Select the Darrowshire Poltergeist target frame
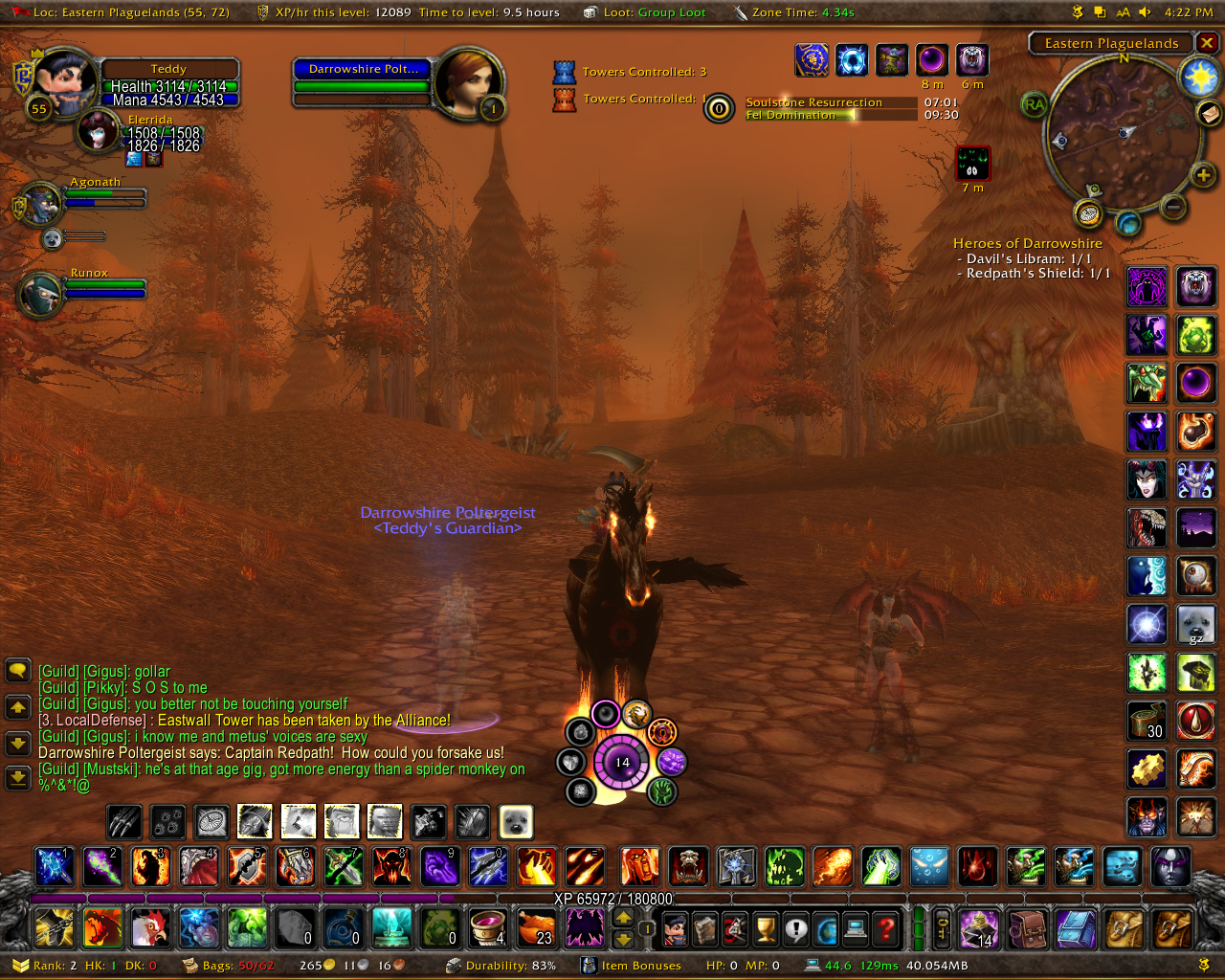1225x980 pixels. 364,78
